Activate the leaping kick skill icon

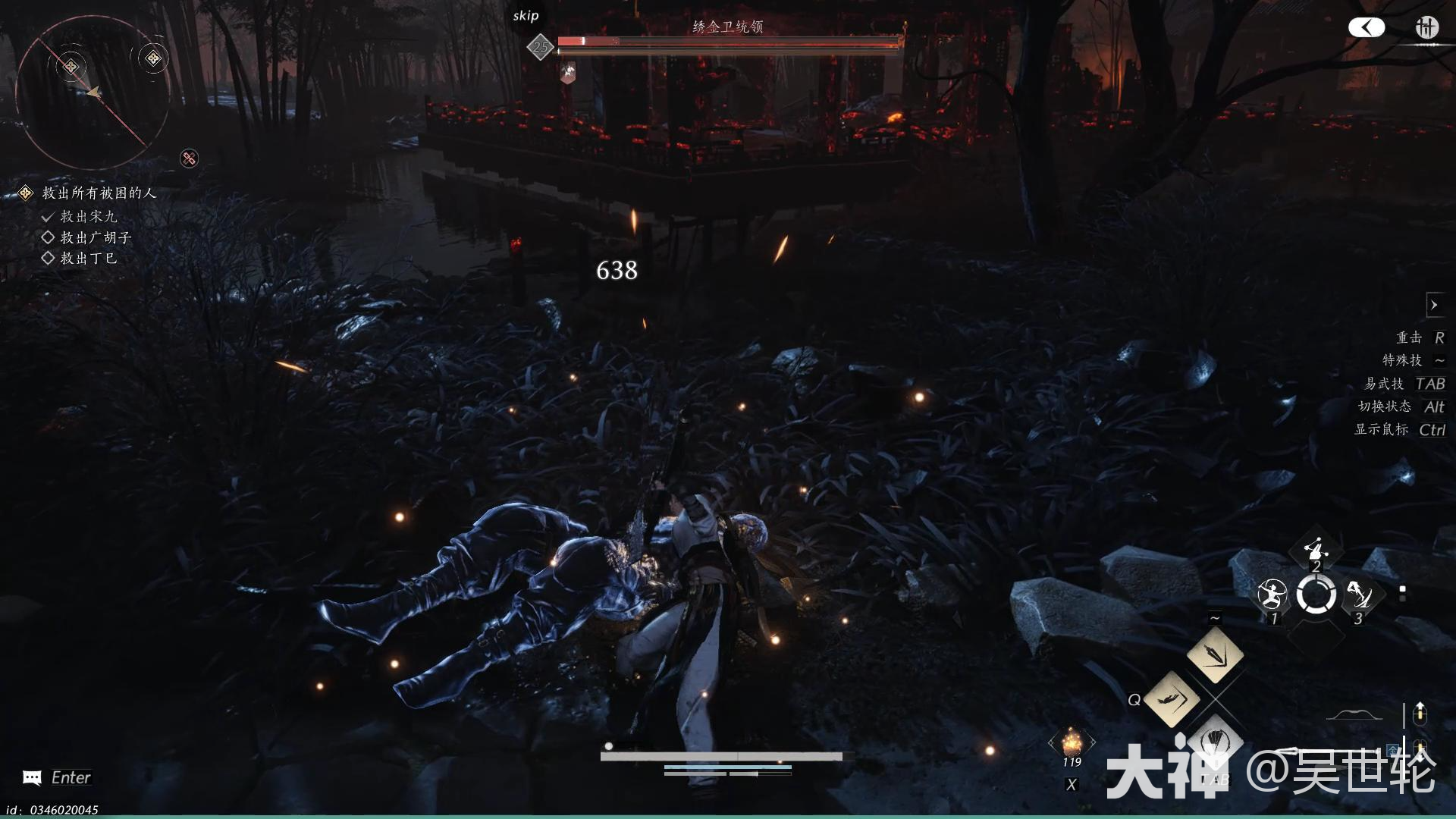(x=1360, y=595)
